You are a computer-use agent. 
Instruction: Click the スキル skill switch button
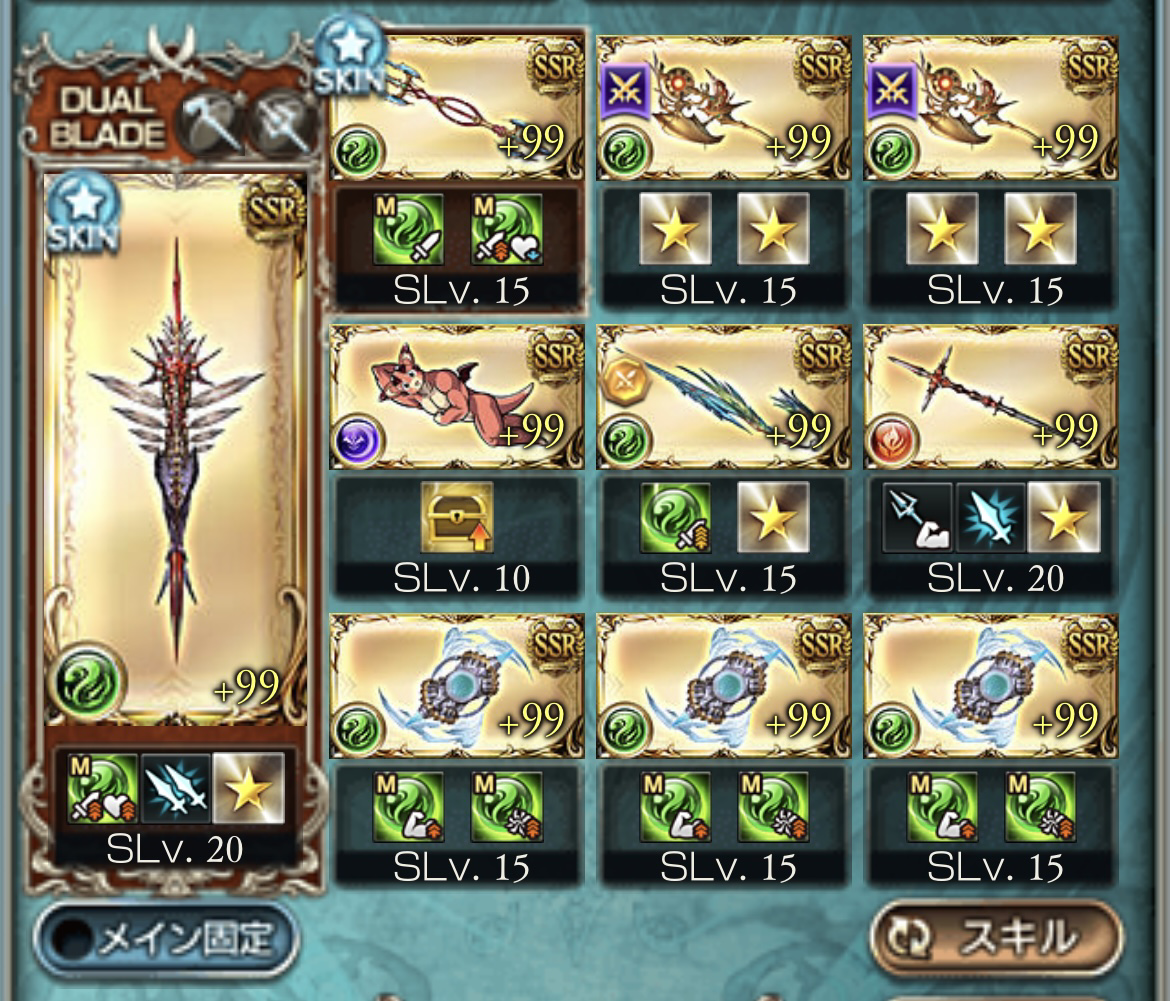click(x=995, y=938)
